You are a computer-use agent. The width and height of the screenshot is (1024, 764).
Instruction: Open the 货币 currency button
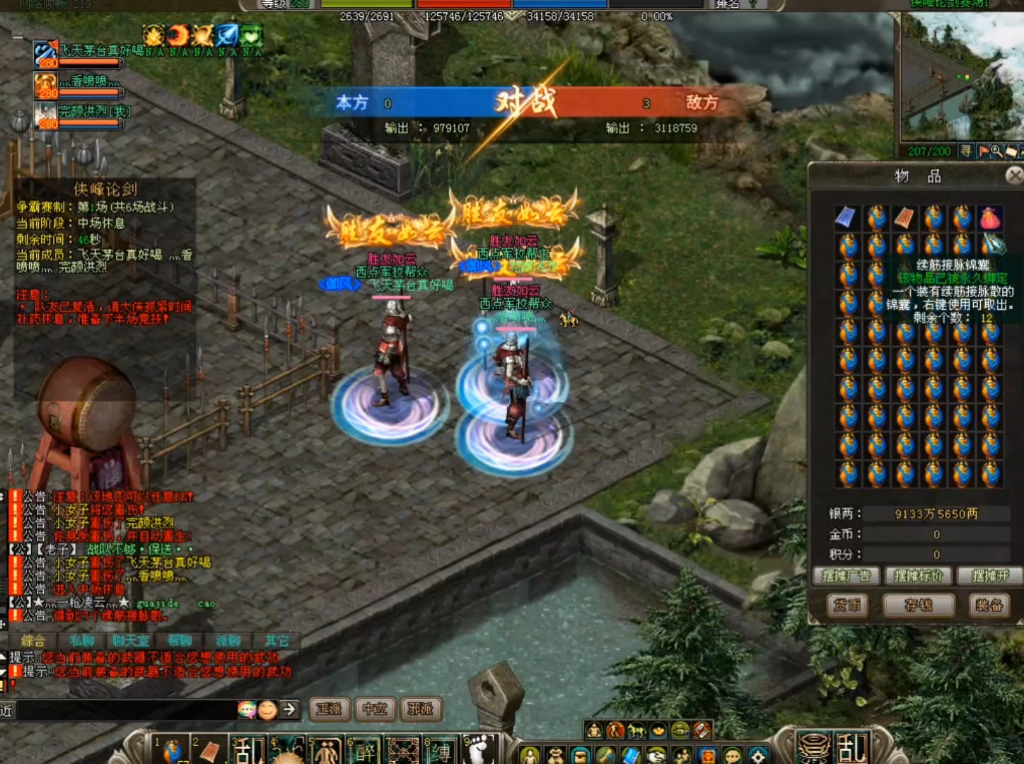[x=847, y=605]
